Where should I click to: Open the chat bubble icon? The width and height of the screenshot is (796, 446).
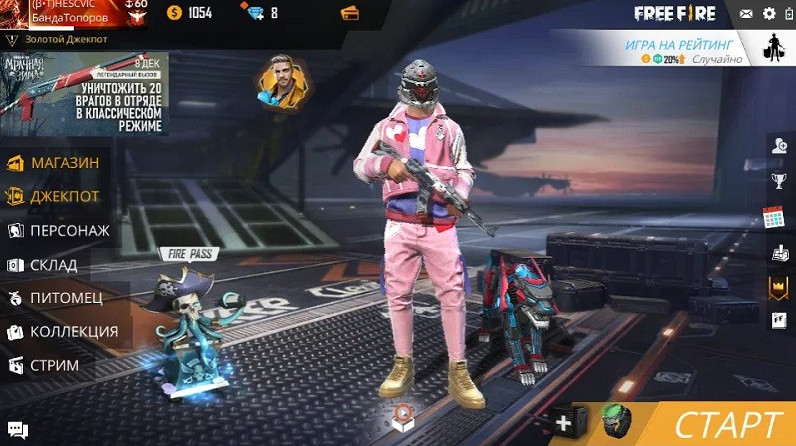pyautogui.click(x=15, y=432)
